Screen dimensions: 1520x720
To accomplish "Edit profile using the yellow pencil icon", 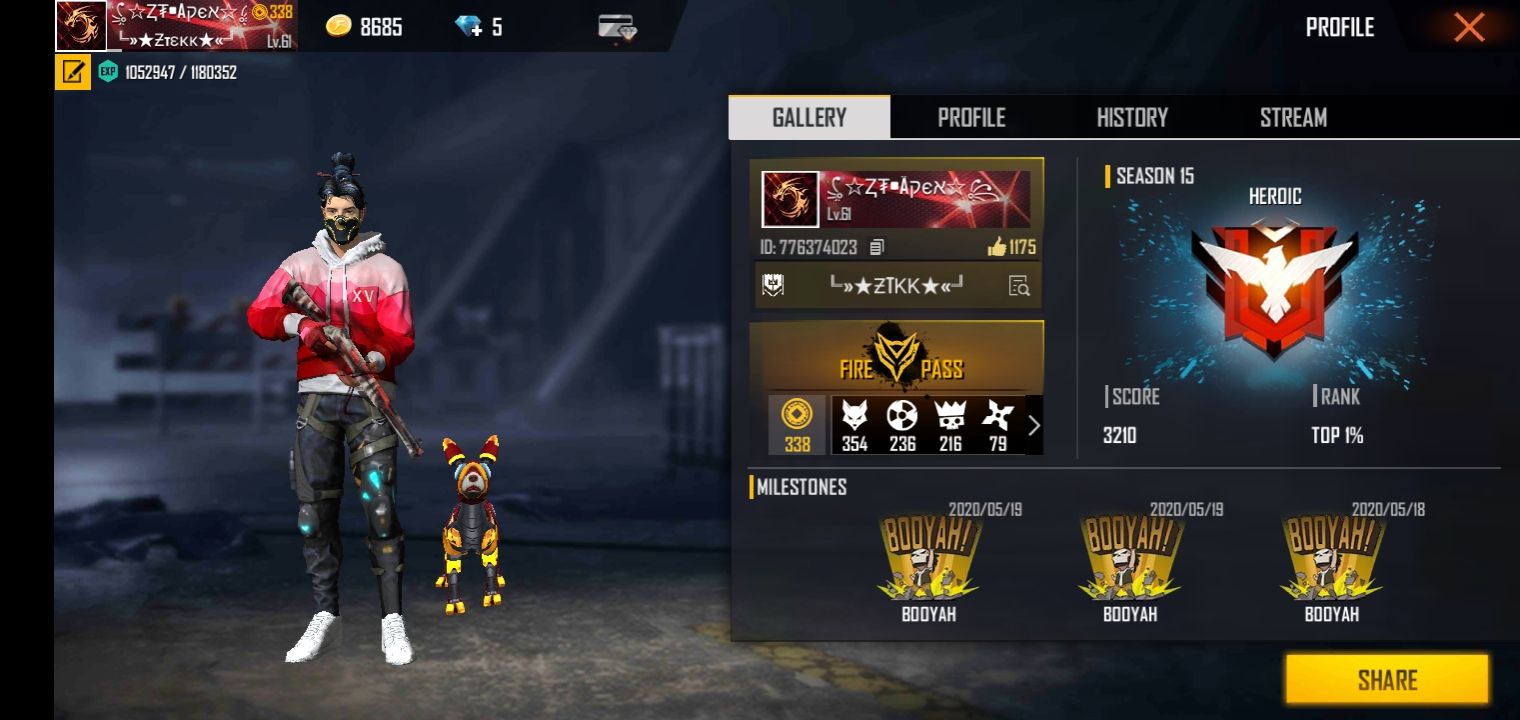I will coord(71,72).
